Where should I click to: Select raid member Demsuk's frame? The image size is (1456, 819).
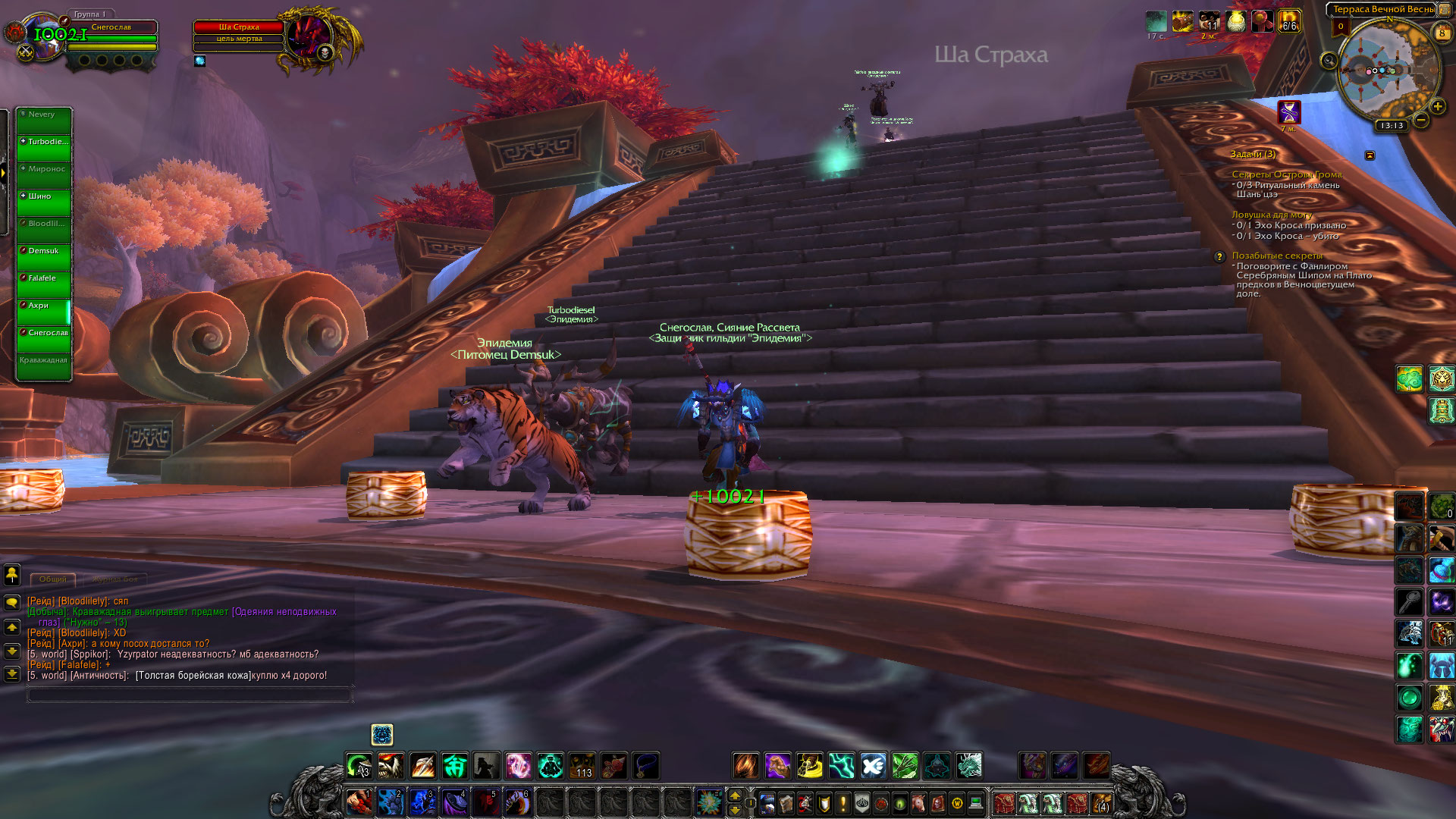click(x=44, y=257)
